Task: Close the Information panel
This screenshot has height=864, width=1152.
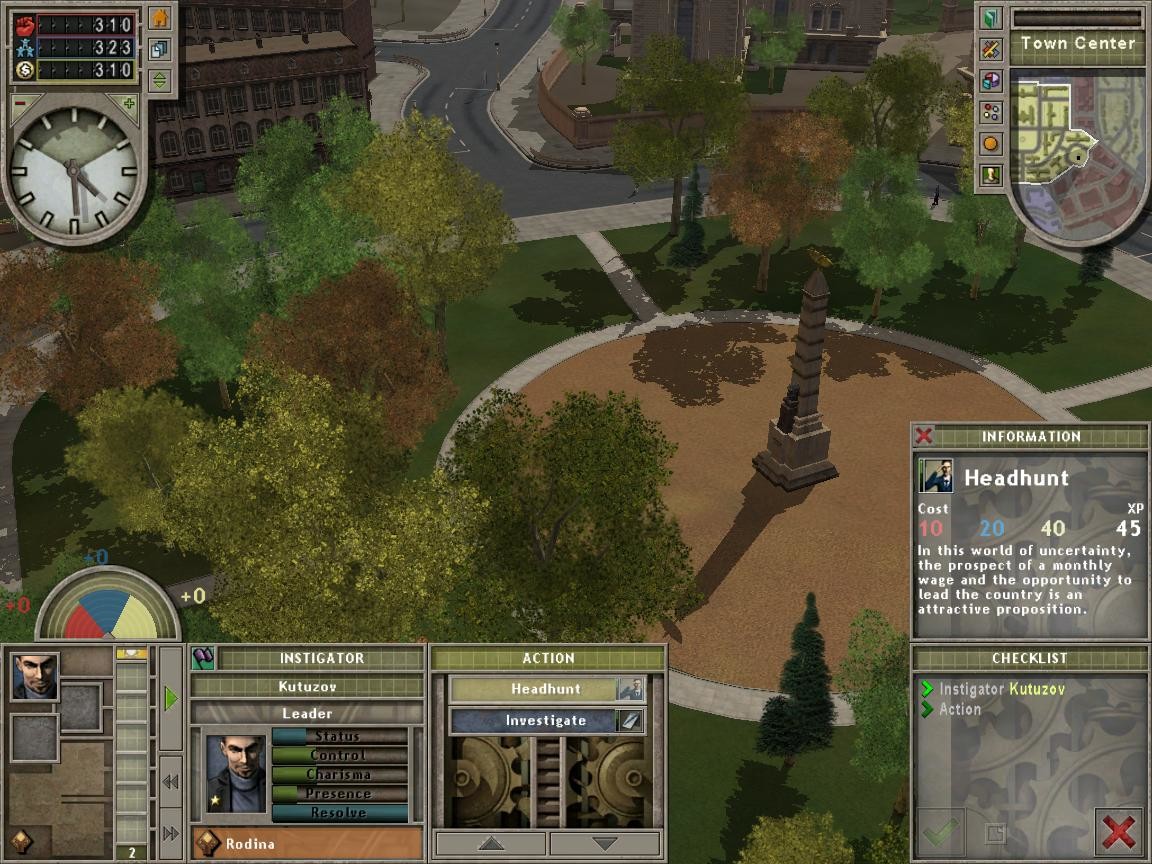Action: pyautogui.click(x=924, y=436)
